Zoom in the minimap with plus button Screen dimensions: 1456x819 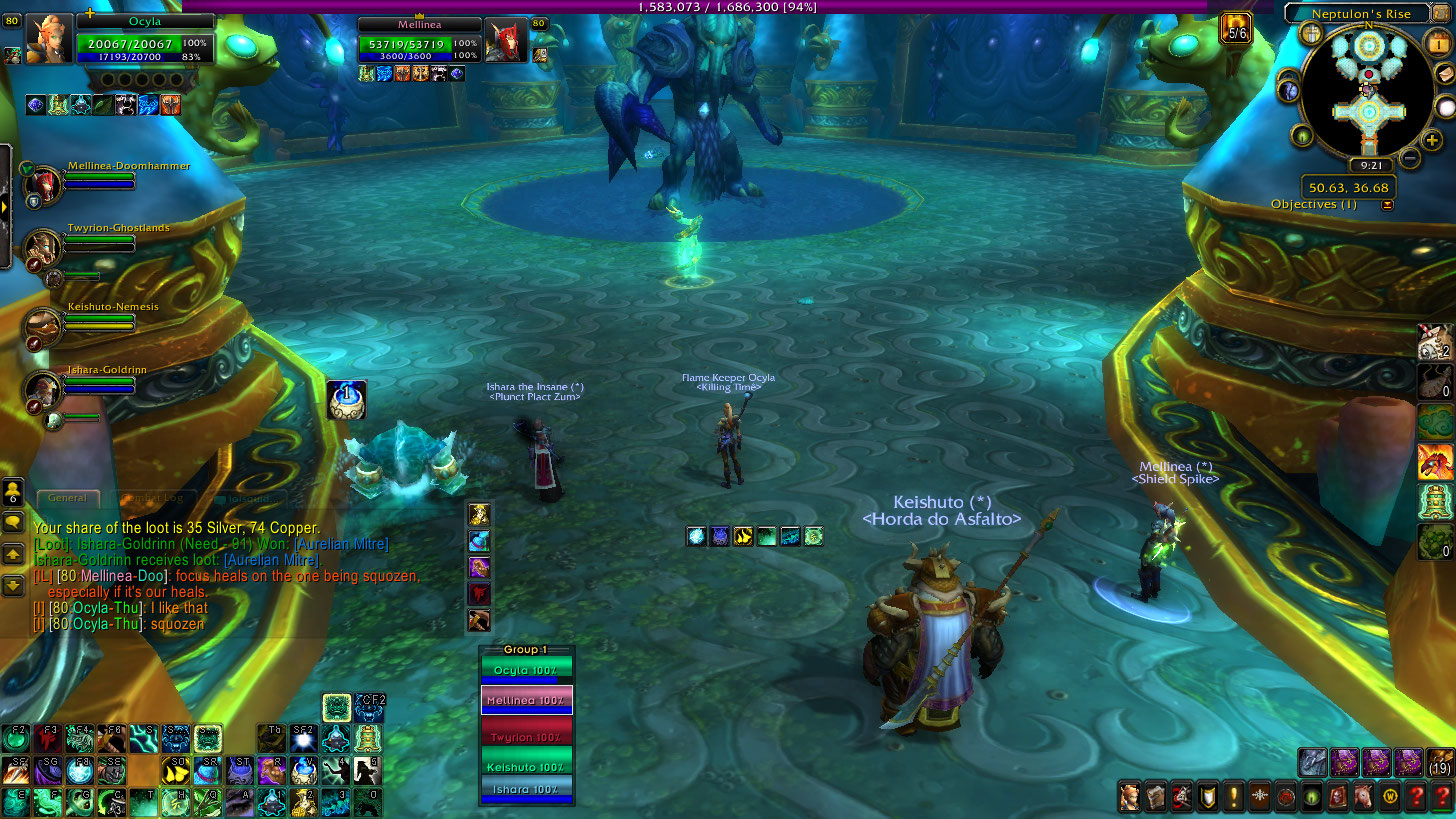pos(1432,141)
